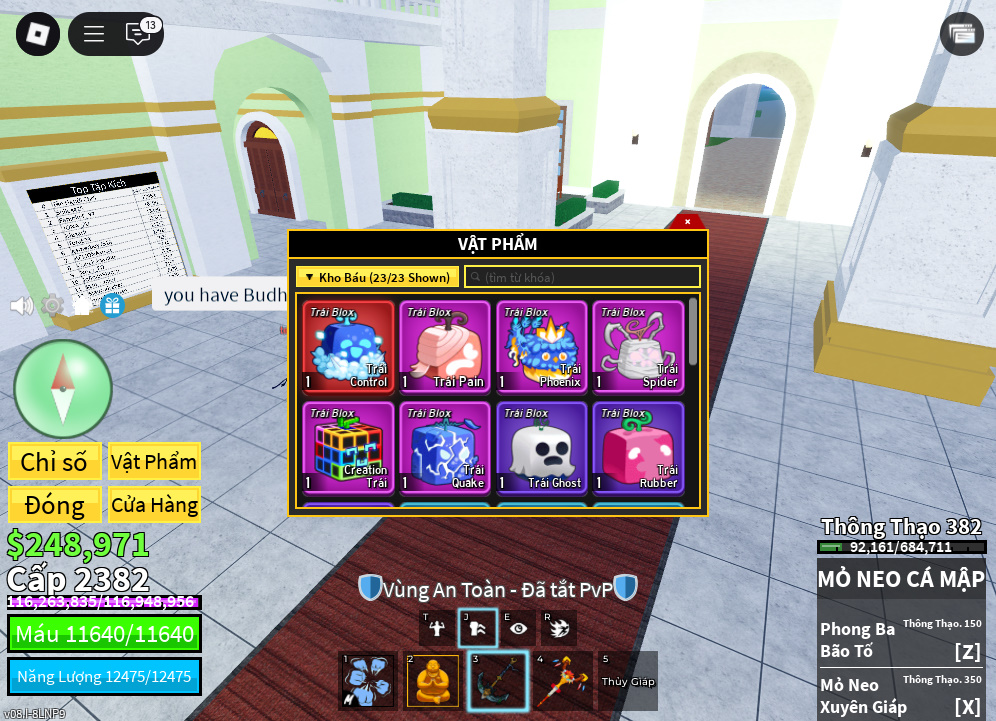Click the Đóng close menu button

pyautogui.click(x=54, y=505)
